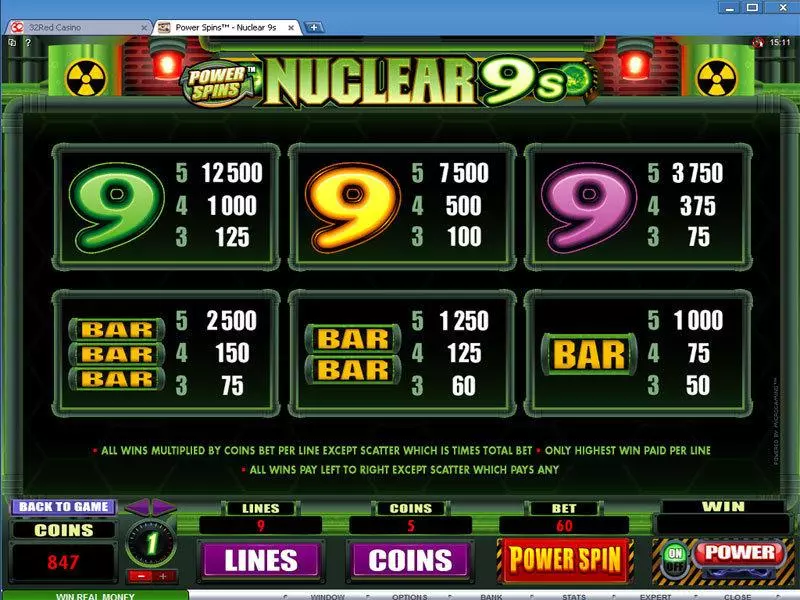The width and height of the screenshot is (800, 600).
Task: Open the Options menu in bottom bar
Action: pos(410,595)
